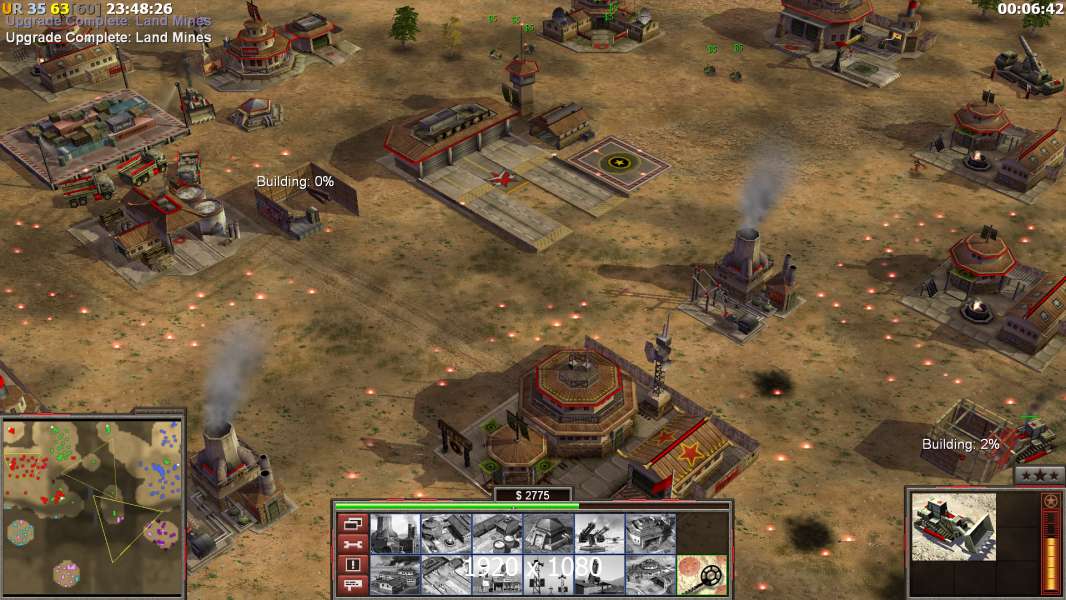The image size is (1066, 600).
Task: Click the red wrench button
Action: pos(351,544)
